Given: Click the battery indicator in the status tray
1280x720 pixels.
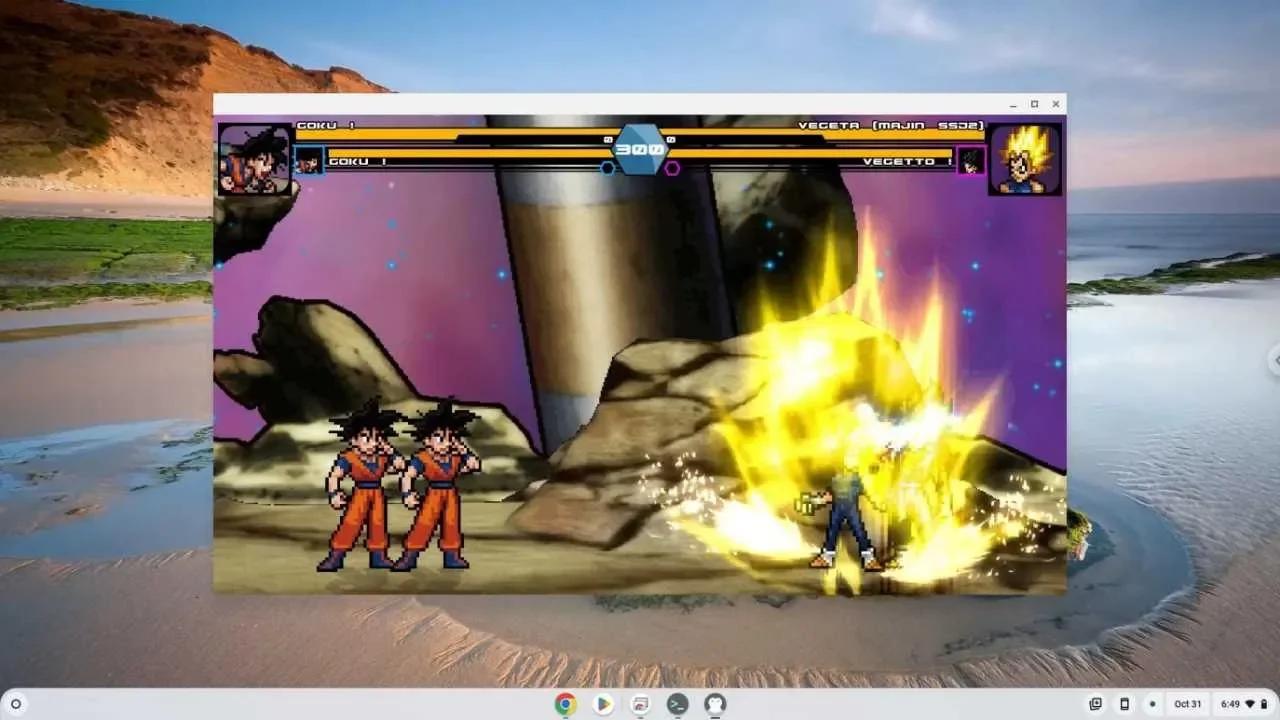Looking at the screenshot, I should pos(1265,704).
